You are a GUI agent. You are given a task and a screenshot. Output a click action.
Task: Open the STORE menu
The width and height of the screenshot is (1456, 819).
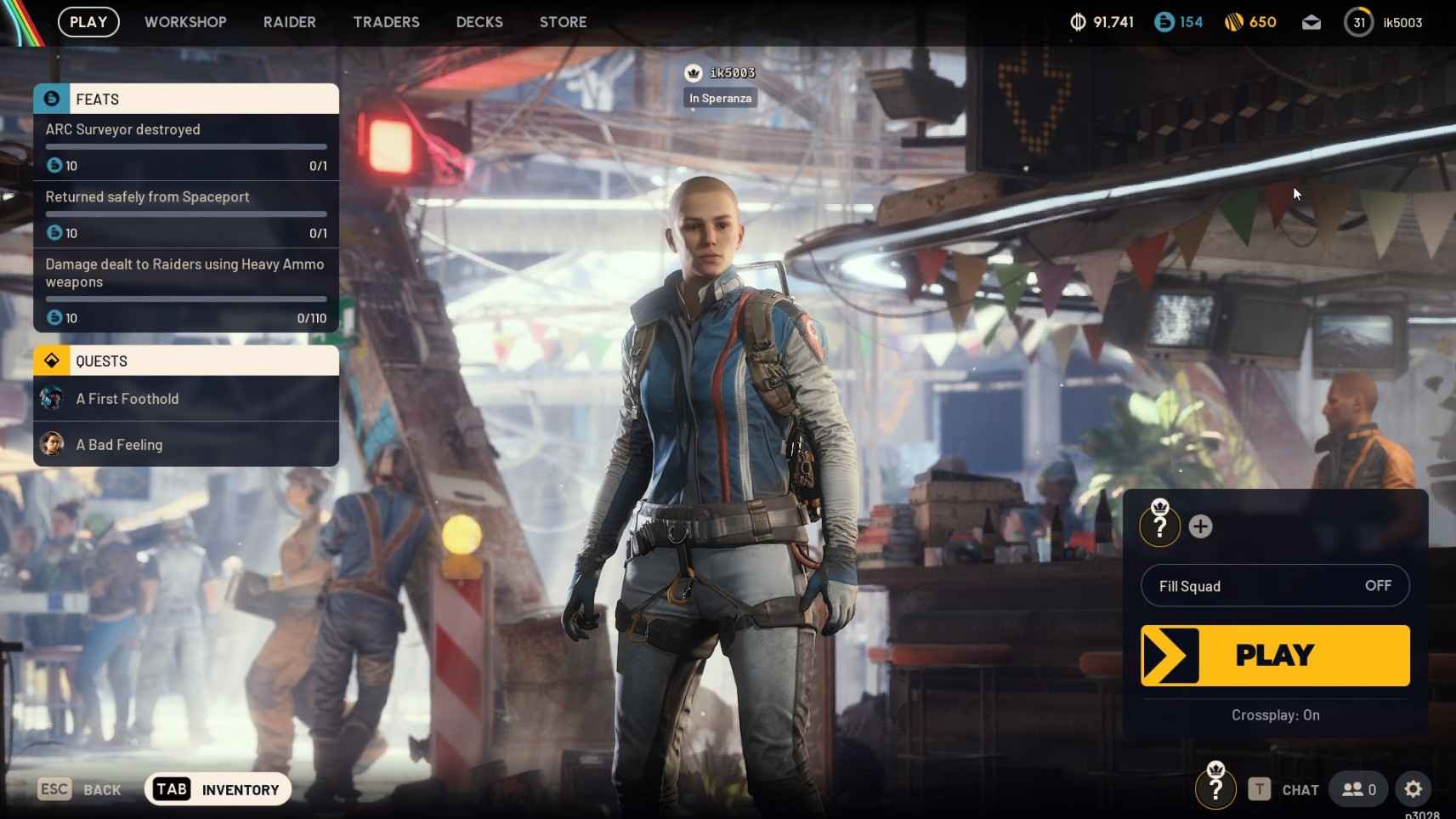point(563,22)
